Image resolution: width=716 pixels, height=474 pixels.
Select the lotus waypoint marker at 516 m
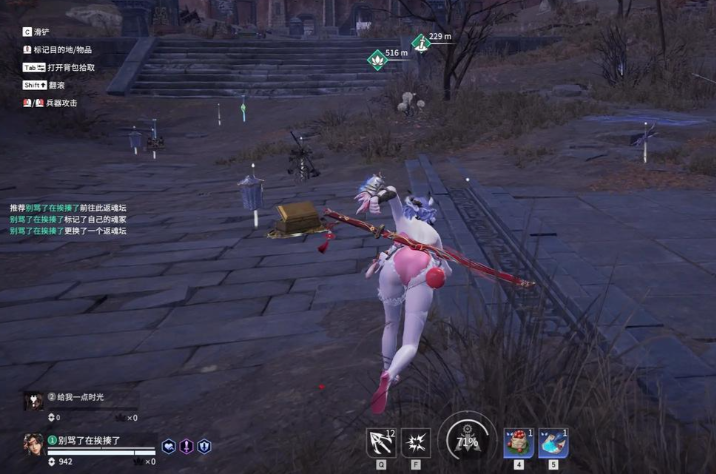click(376, 58)
